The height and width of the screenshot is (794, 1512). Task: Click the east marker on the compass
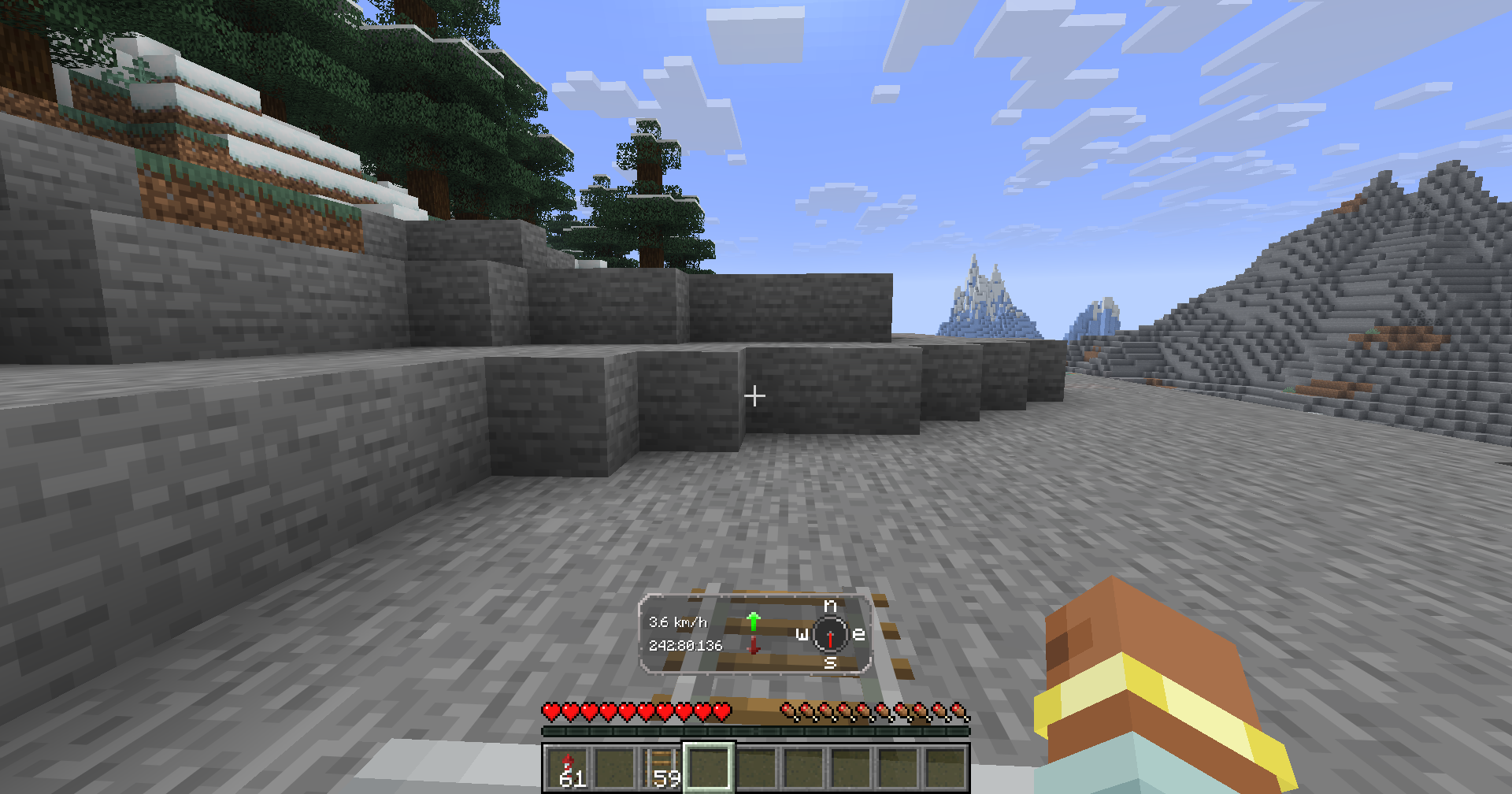coord(858,633)
